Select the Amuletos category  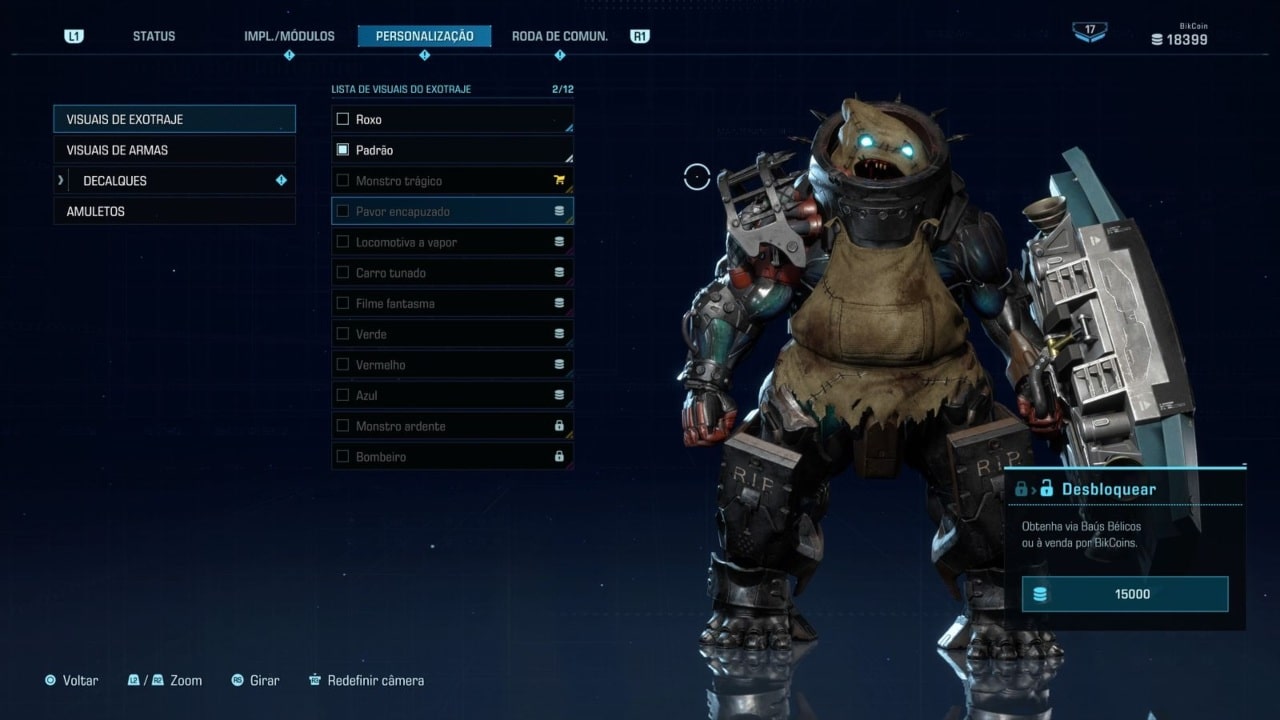click(x=174, y=212)
